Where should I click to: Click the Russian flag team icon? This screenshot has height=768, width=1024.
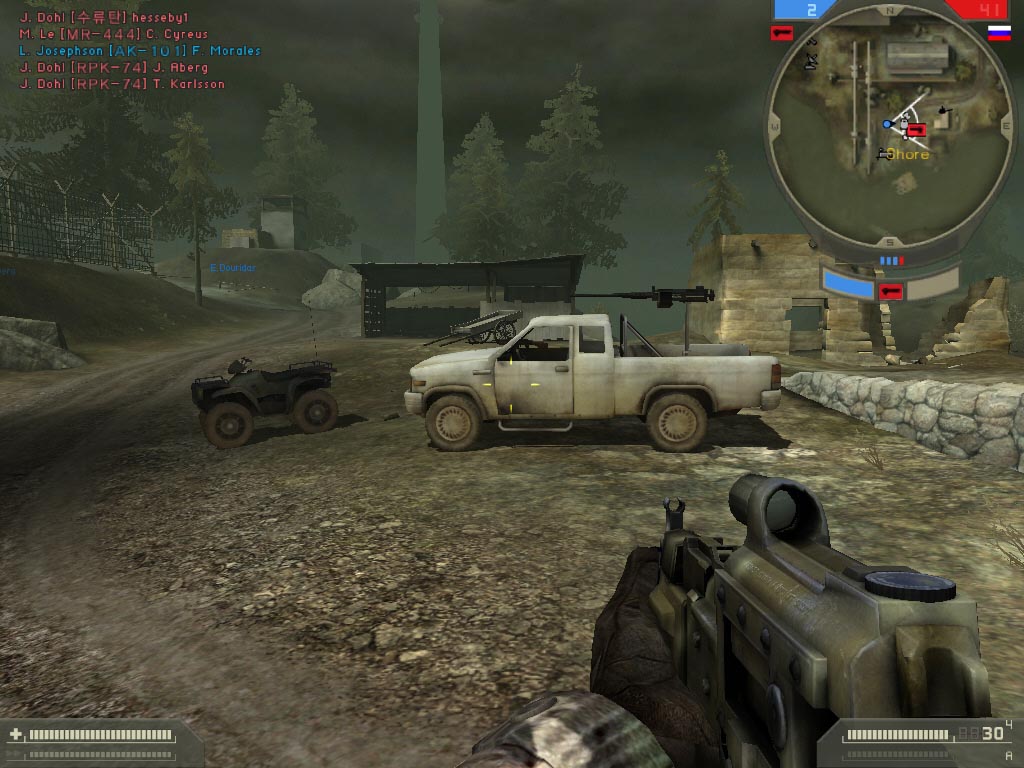tap(998, 33)
